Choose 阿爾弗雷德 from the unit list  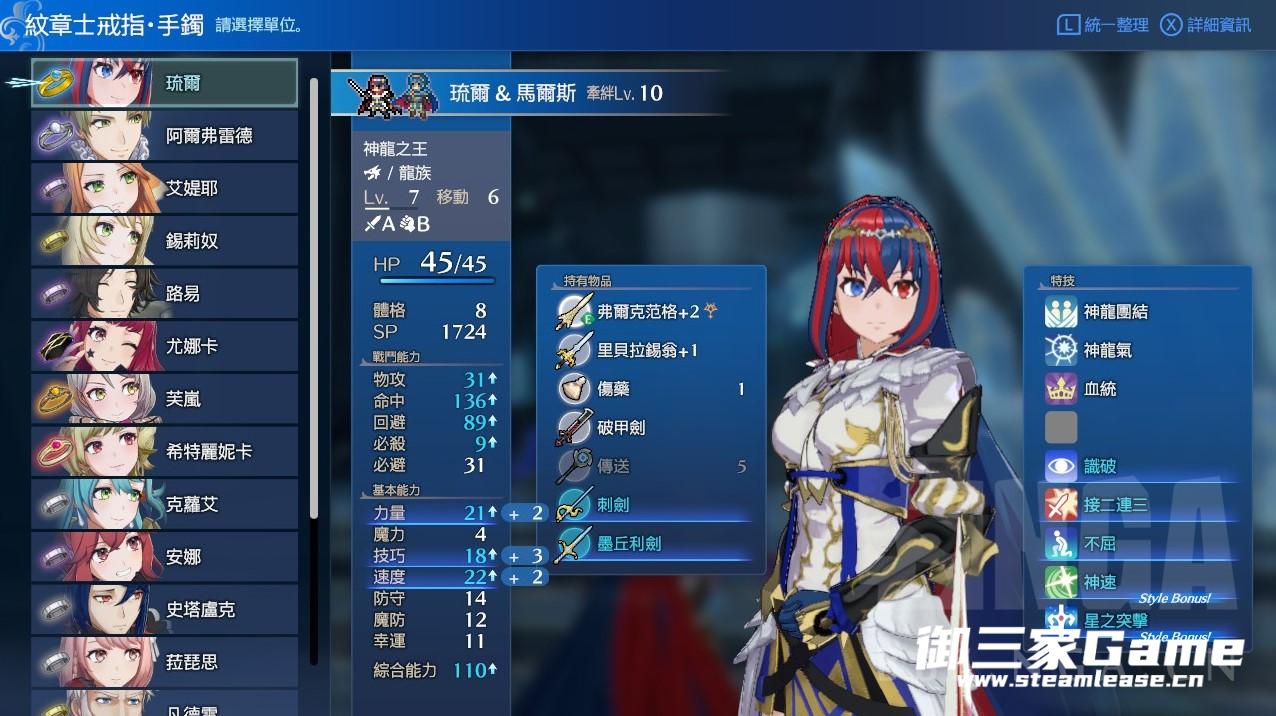(x=165, y=136)
